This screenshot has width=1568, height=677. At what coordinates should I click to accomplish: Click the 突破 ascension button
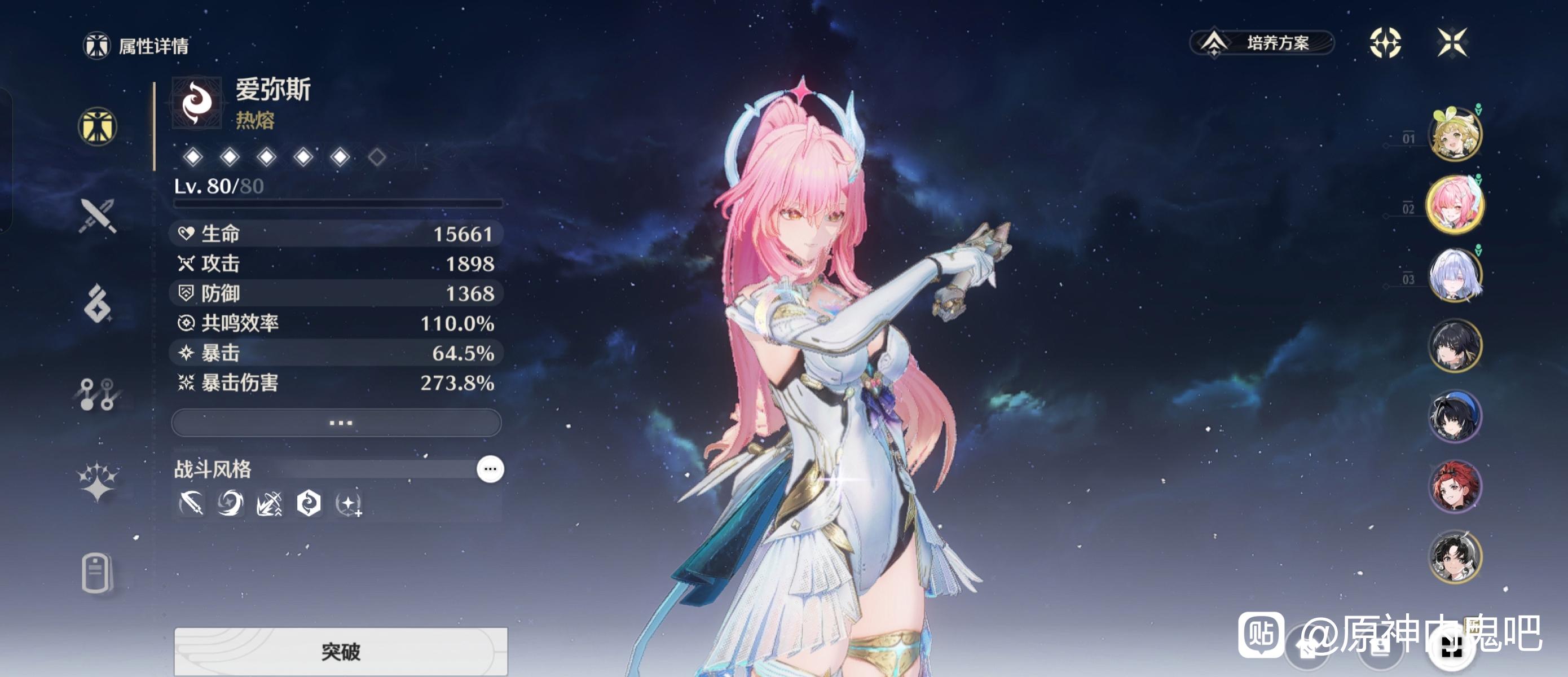coord(340,651)
